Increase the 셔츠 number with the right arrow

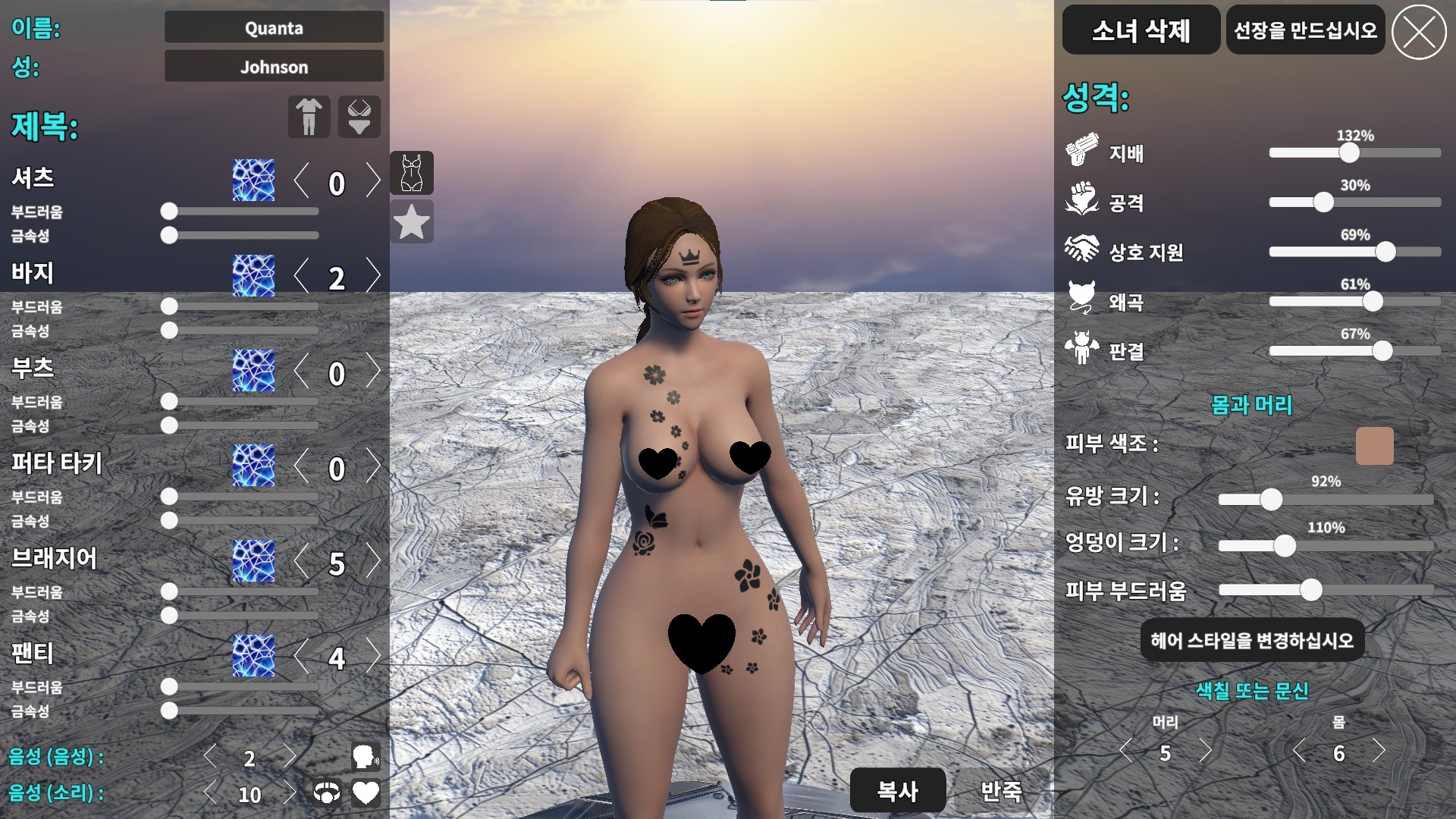(x=372, y=181)
